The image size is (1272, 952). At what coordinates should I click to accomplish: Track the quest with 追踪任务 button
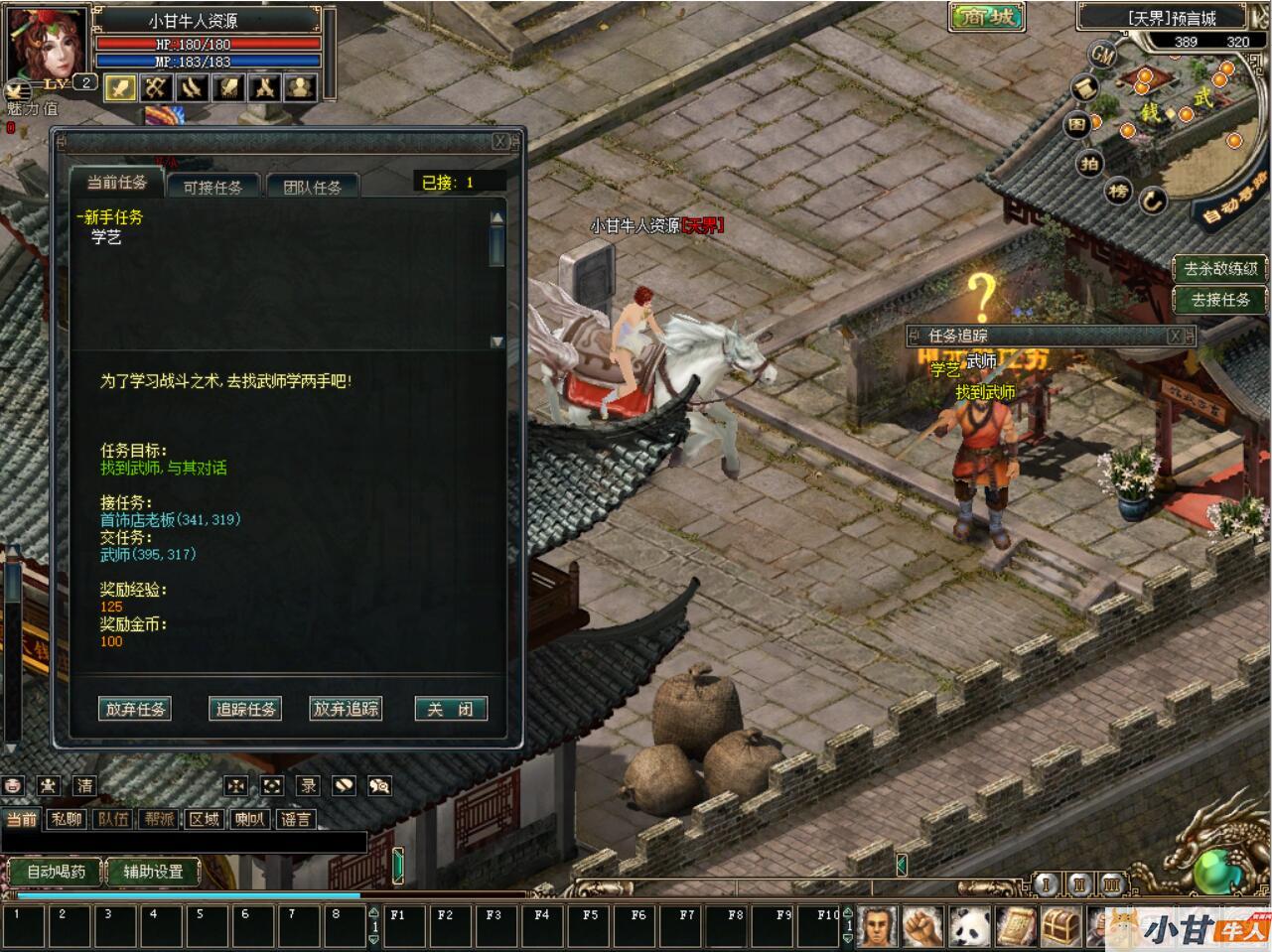point(245,709)
